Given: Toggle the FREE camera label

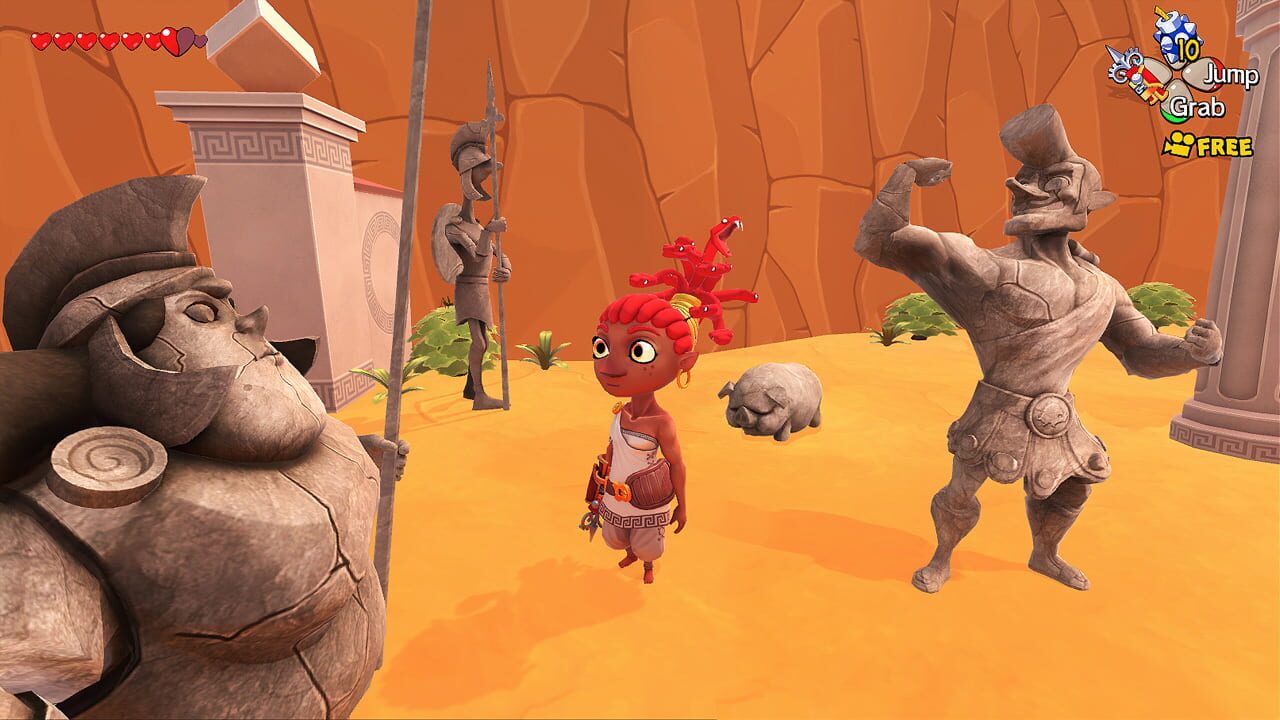Looking at the screenshot, I should [x=1224, y=146].
